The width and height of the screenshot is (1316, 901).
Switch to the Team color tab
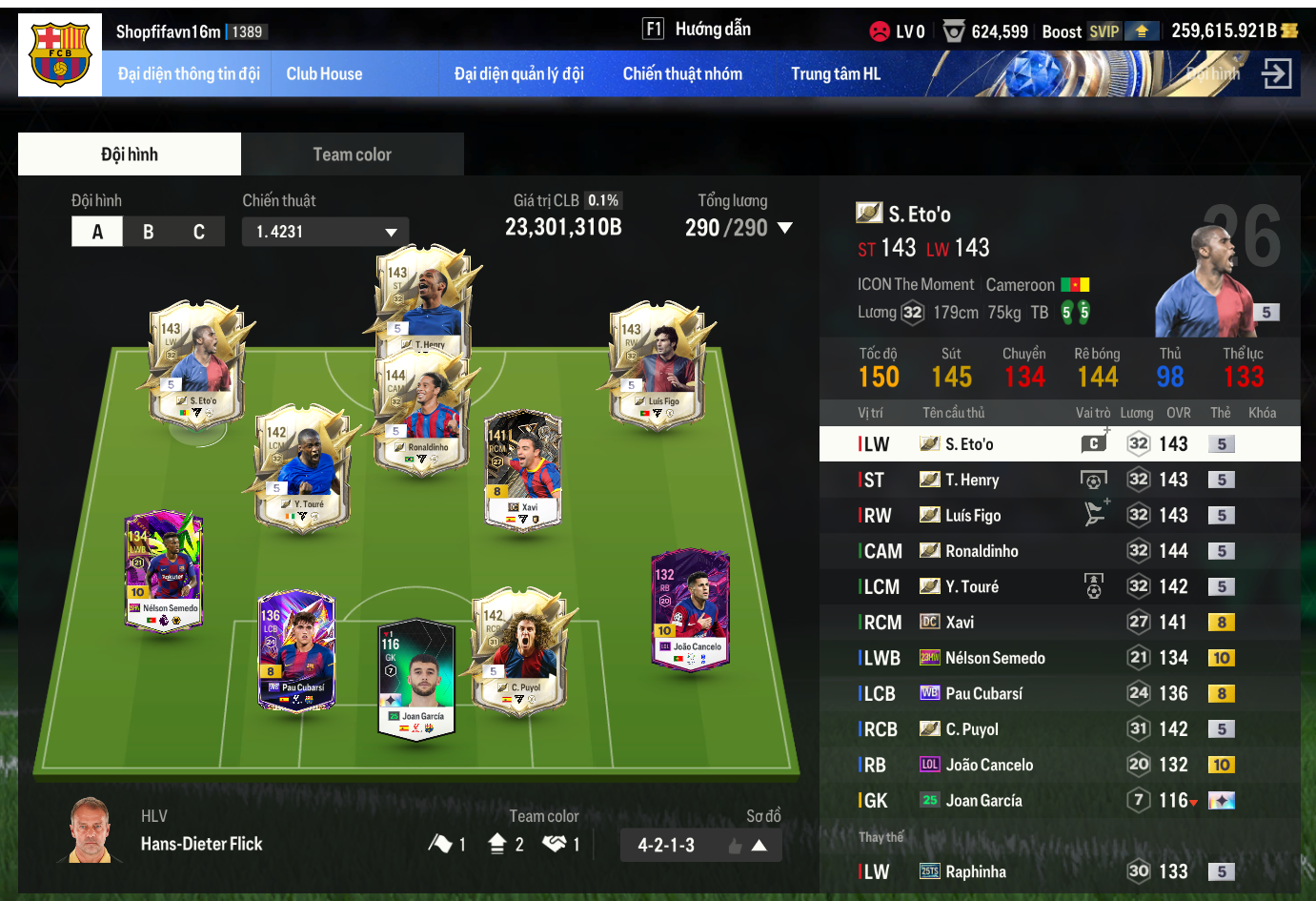coord(352,154)
